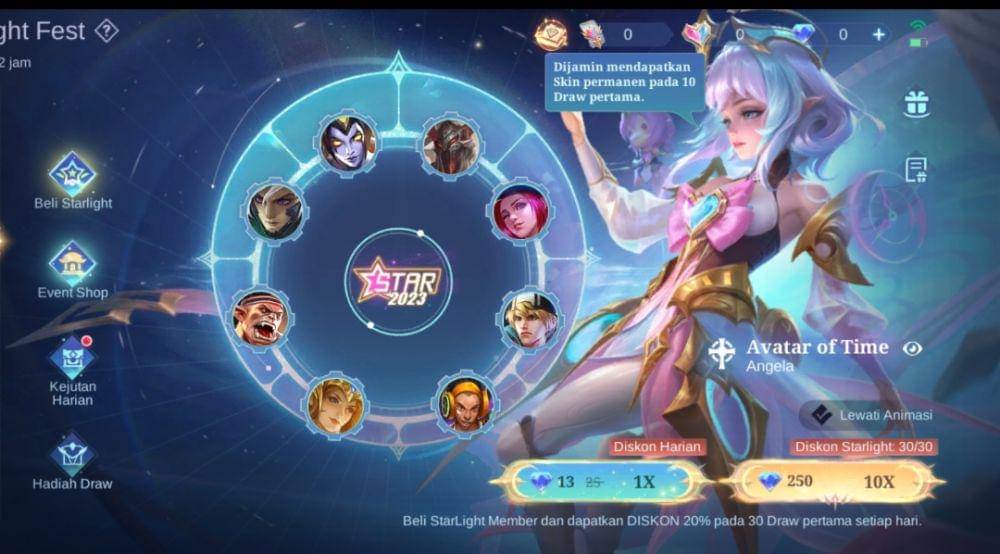
Task: Choose the hero portrait with orange headphones
Action: coord(465,402)
